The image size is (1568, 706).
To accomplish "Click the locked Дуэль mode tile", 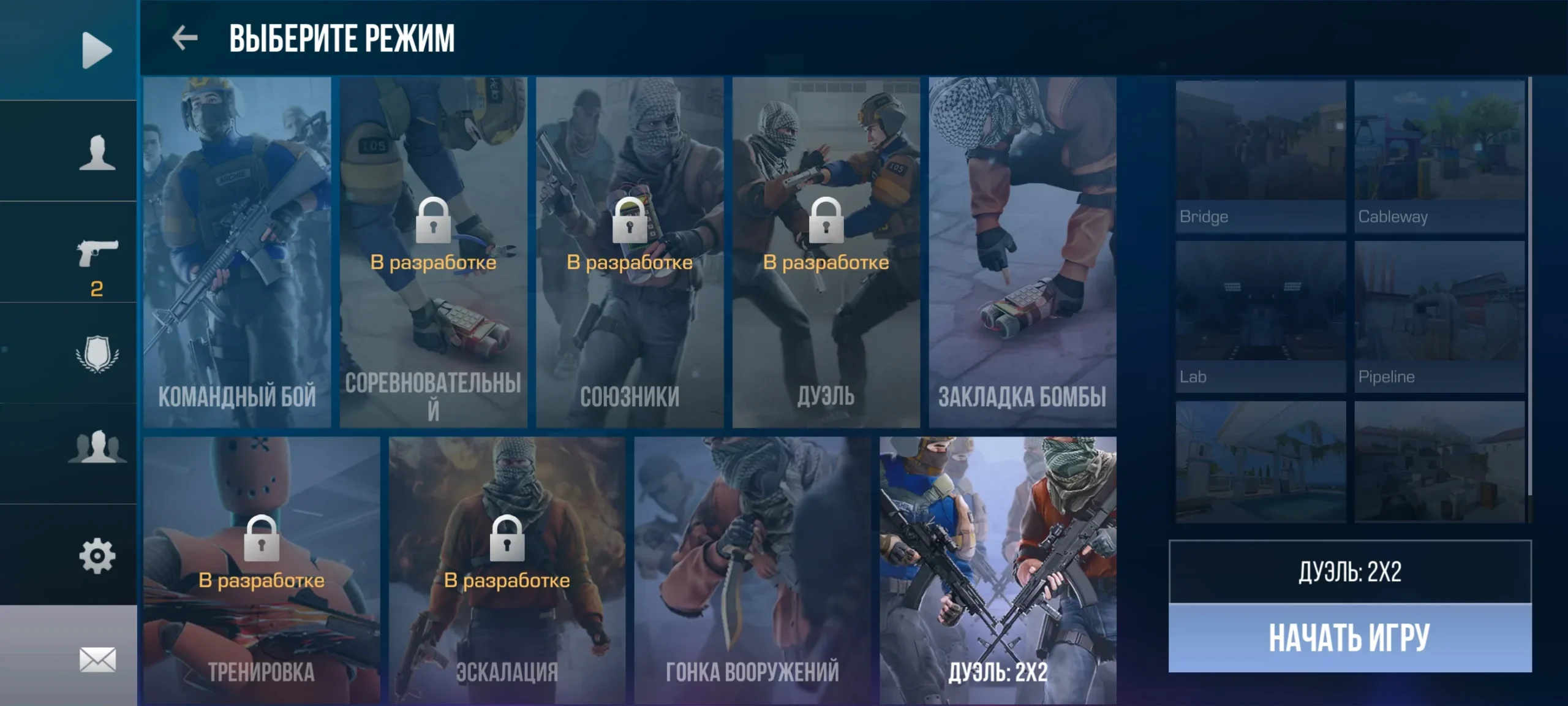I will coord(826,252).
